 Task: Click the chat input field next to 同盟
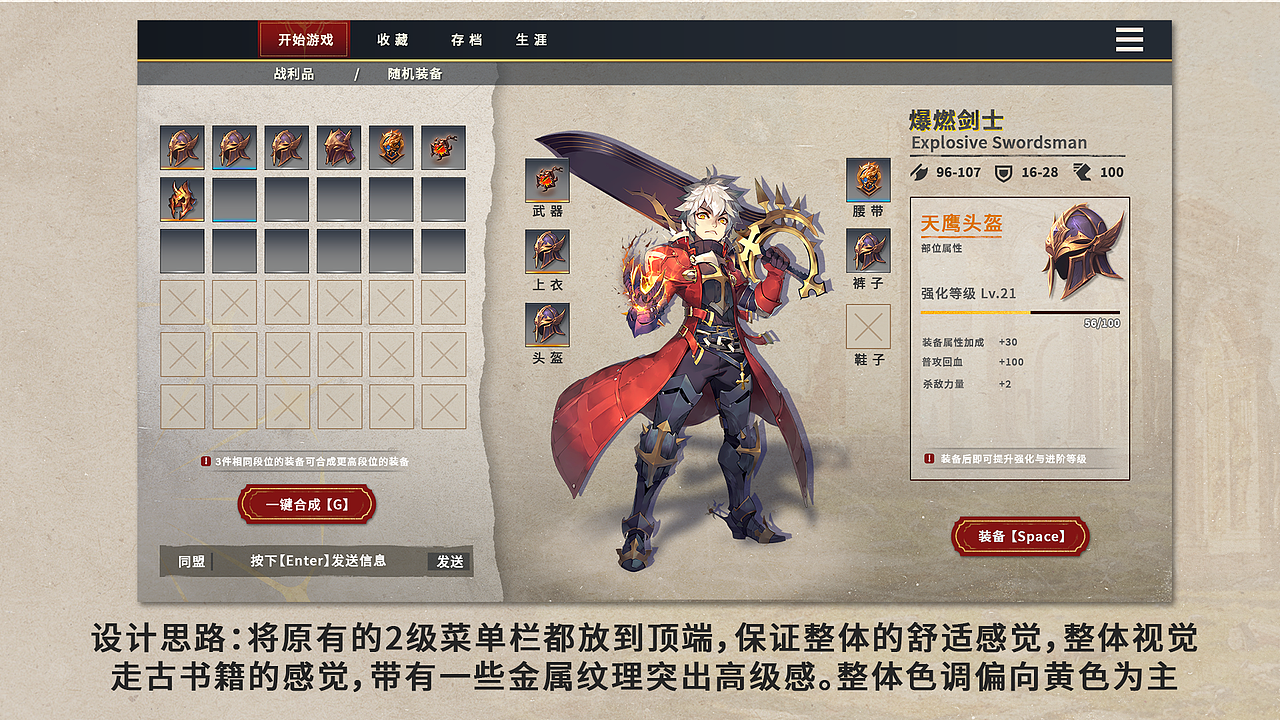click(x=320, y=561)
